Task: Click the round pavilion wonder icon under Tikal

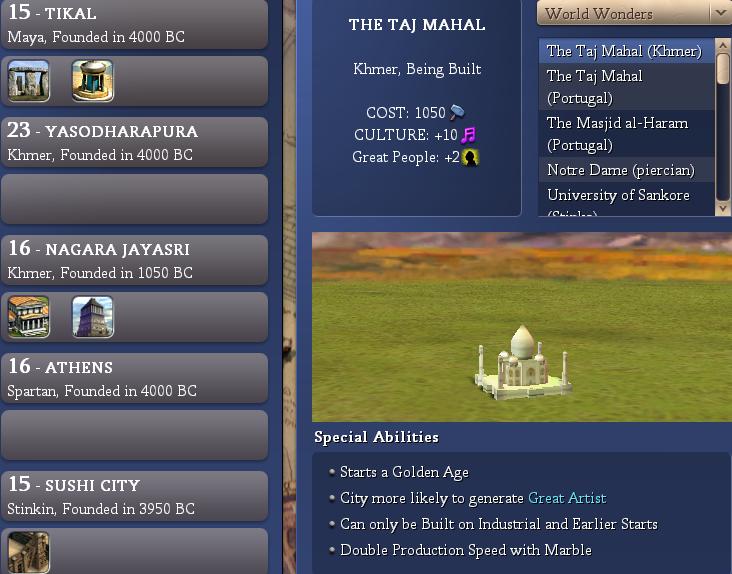Action: pyautogui.click(x=93, y=81)
